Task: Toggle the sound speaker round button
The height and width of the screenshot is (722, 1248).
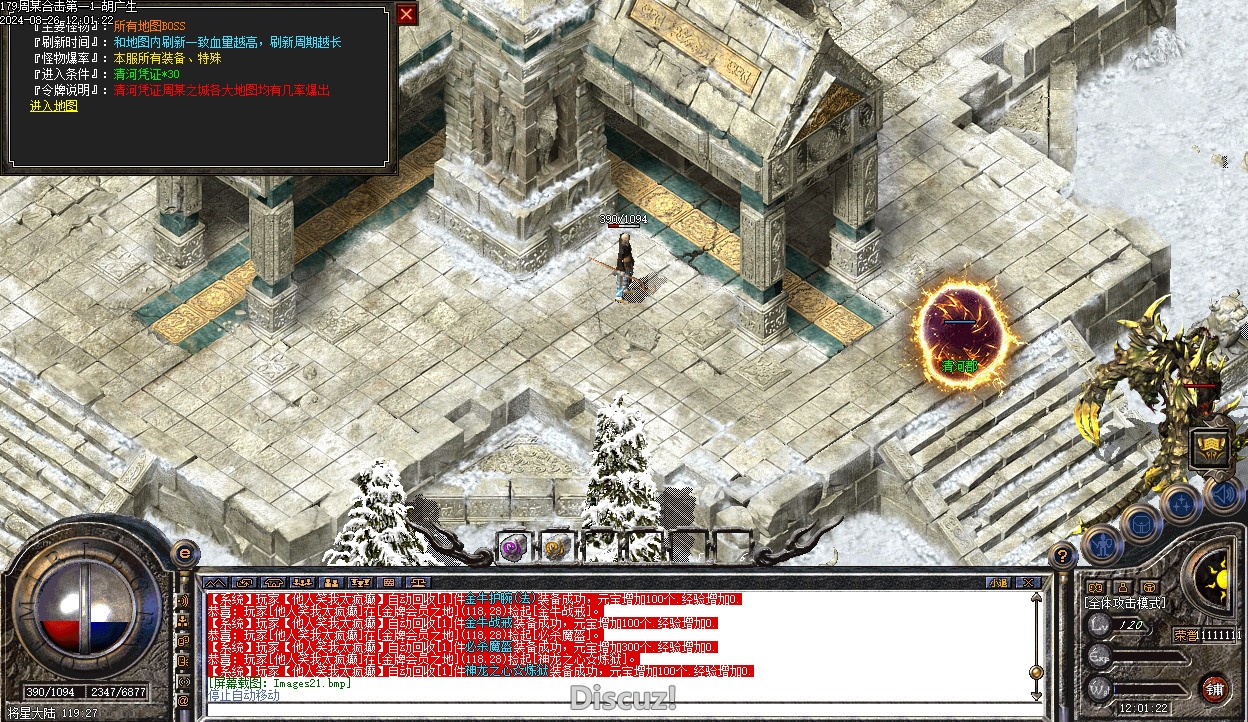Action: 1222,493
